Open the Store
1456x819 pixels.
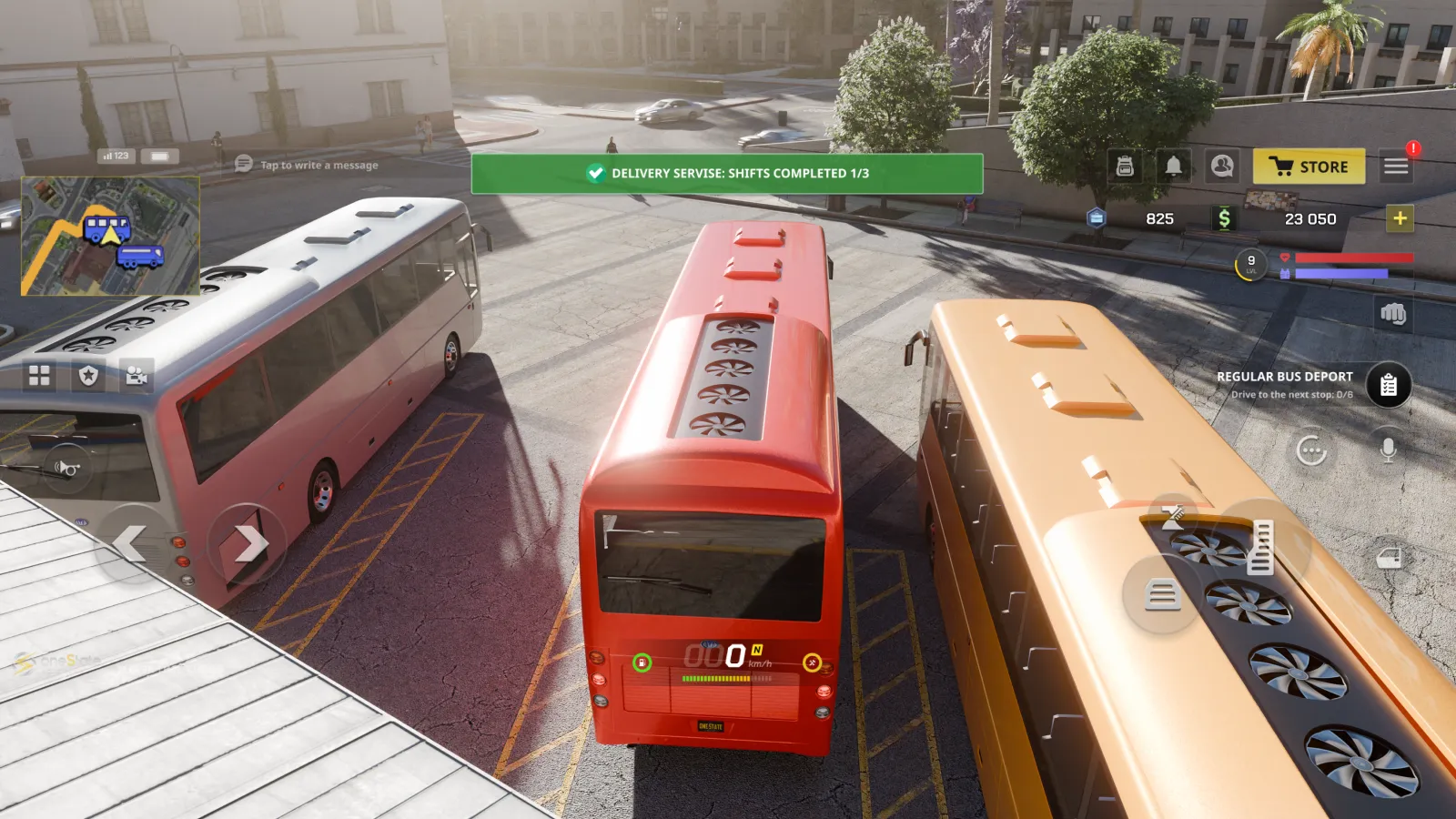(x=1309, y=167)
